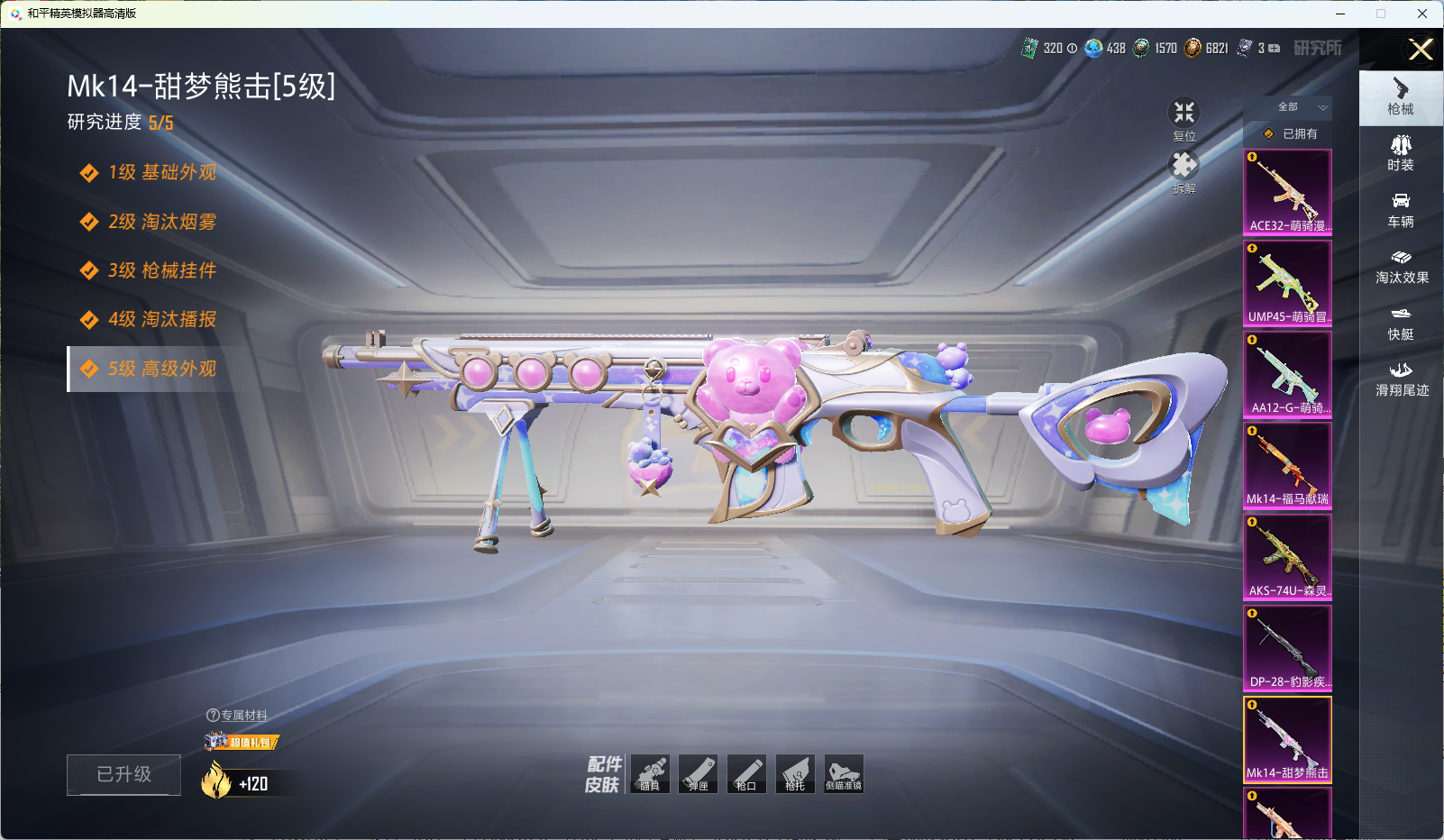The height and width of the screenshot is (840, 1444).
Task: Choose the ACE32 skin thumbnail
Action: [1287, 192]
